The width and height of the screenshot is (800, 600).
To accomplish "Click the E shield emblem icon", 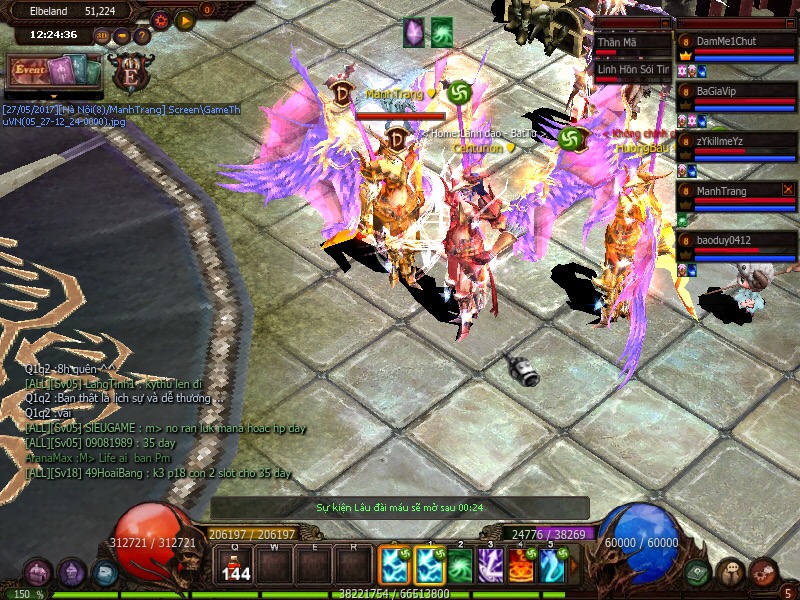I will coord(129,73).
